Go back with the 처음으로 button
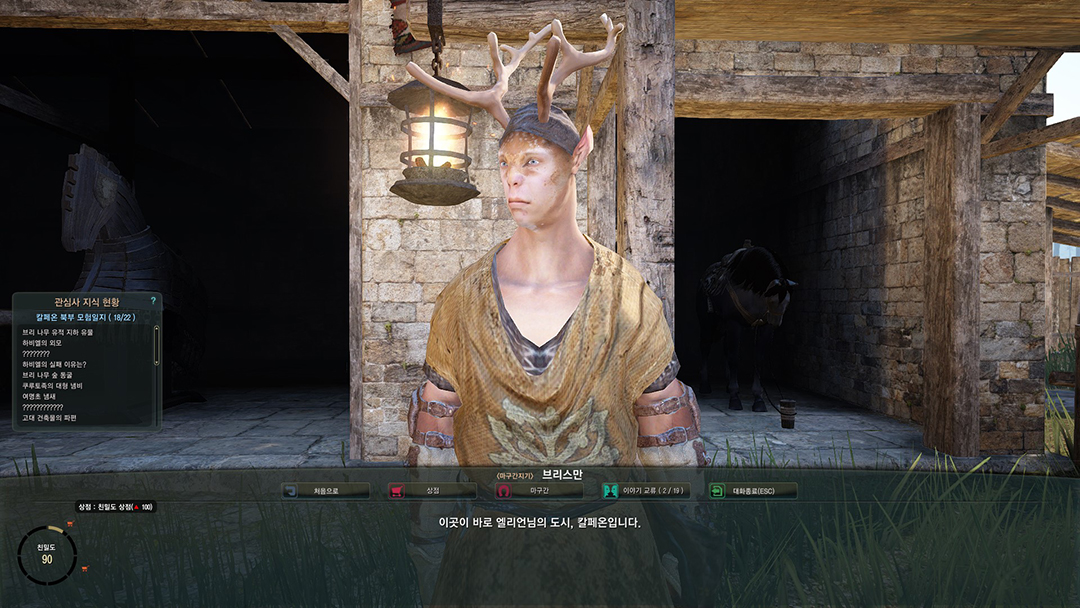The image size is (1080, 608). pyautogui.click(x=326, y=491)
